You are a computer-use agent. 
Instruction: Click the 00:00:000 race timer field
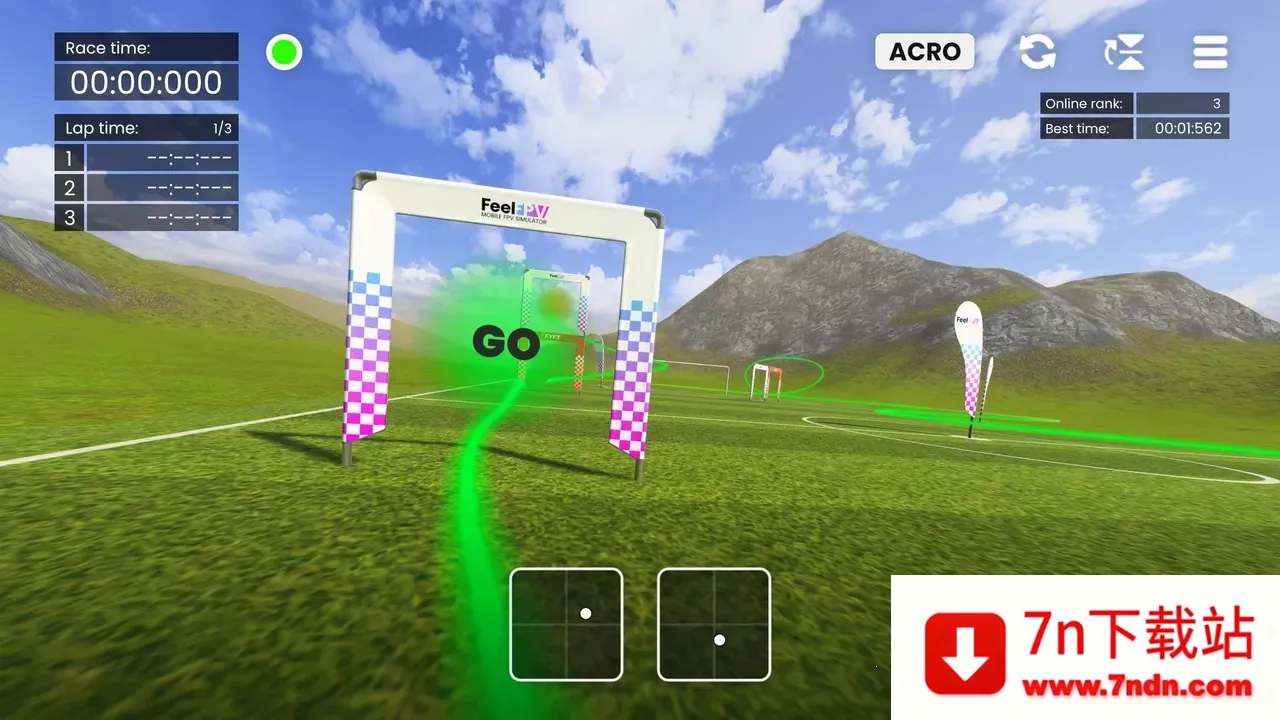pyautogui.click(x=145, y=82)
